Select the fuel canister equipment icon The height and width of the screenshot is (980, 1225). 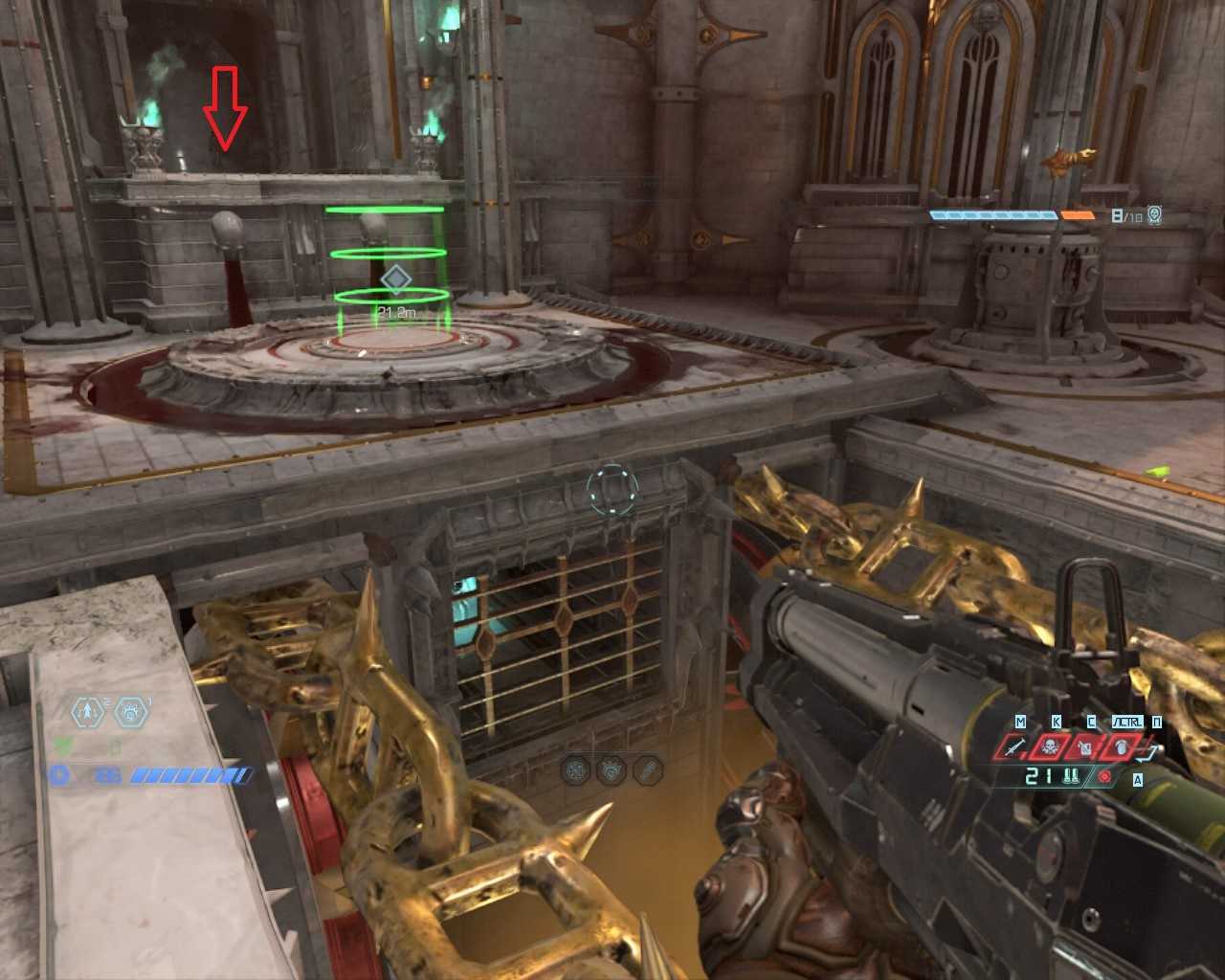coord(1086,747)
